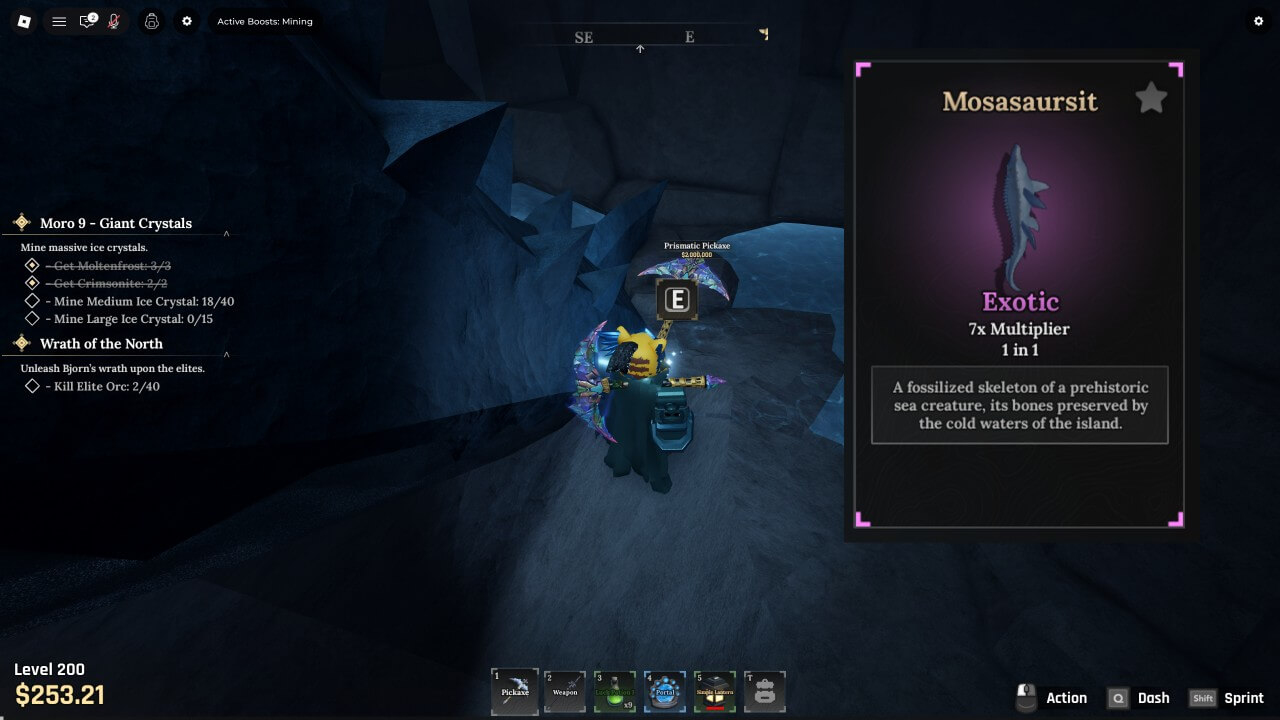Image resolution: width=1280 pixels, height=720 pixels.
Task: Open the backpack inventory icon in top bar
Action: tap(152, 21)
